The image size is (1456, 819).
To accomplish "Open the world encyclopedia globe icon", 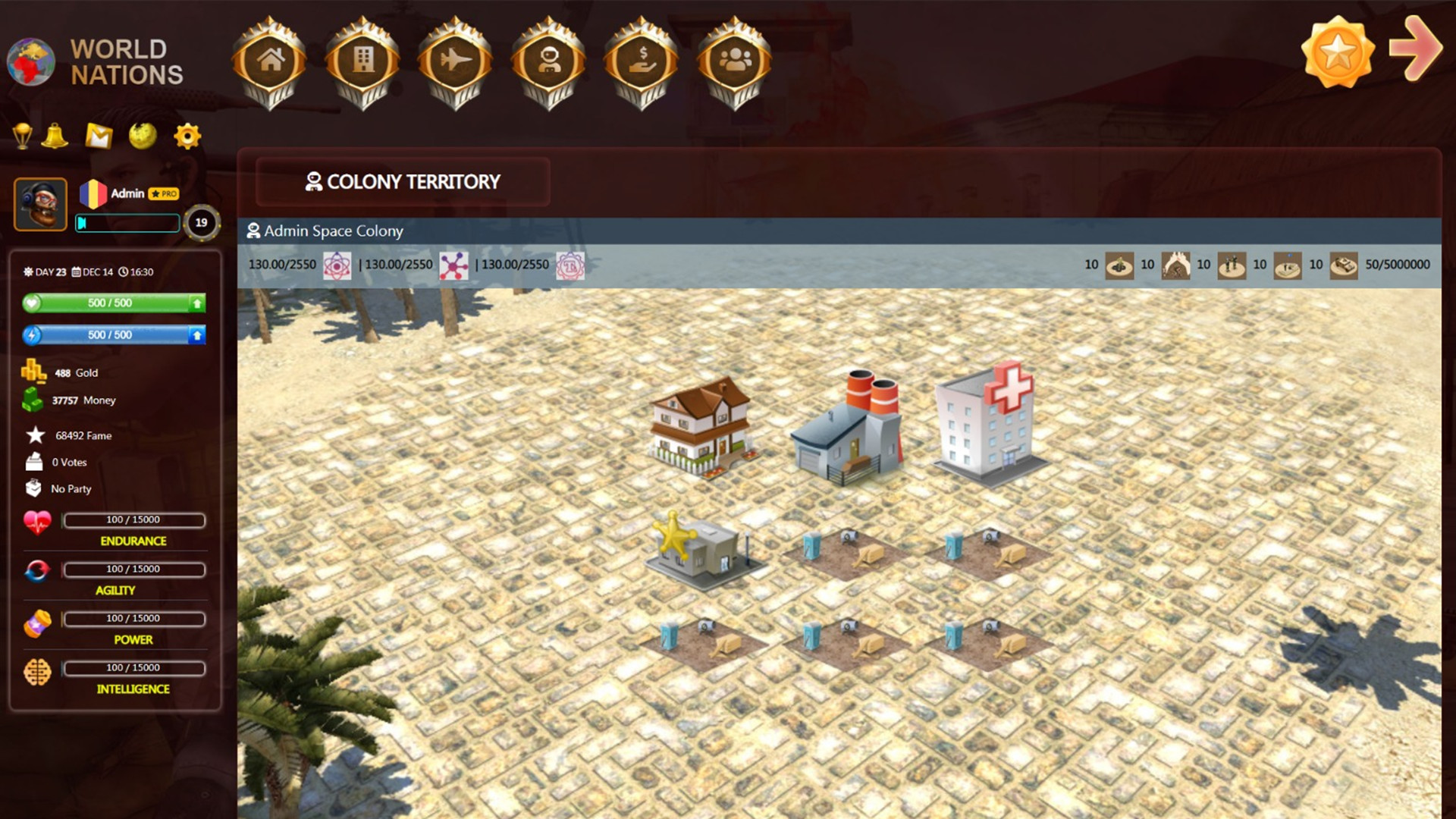I will pyautogui.click(x=143, y=136).
